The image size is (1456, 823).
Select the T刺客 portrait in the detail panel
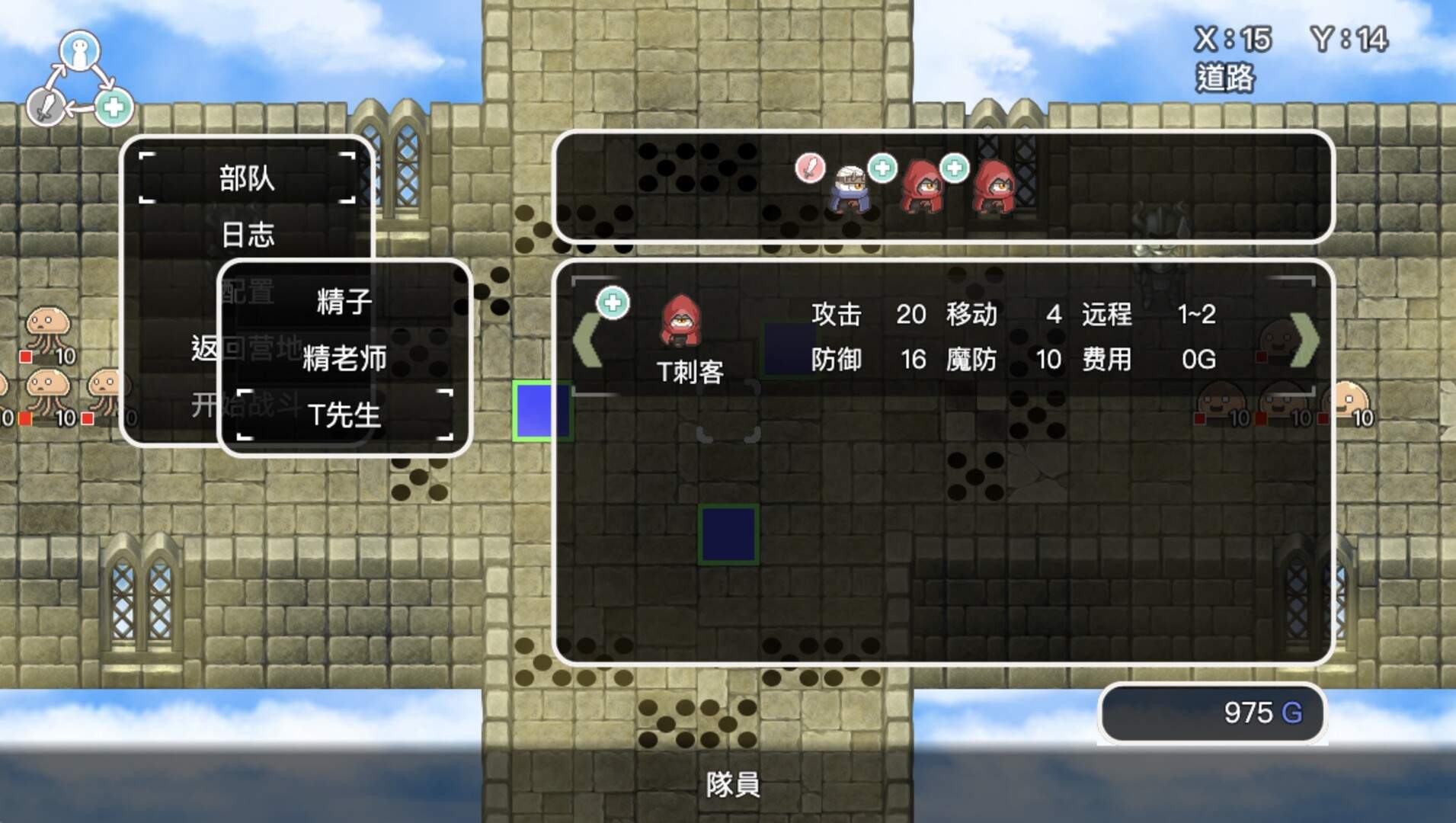(x=682, y=329)
